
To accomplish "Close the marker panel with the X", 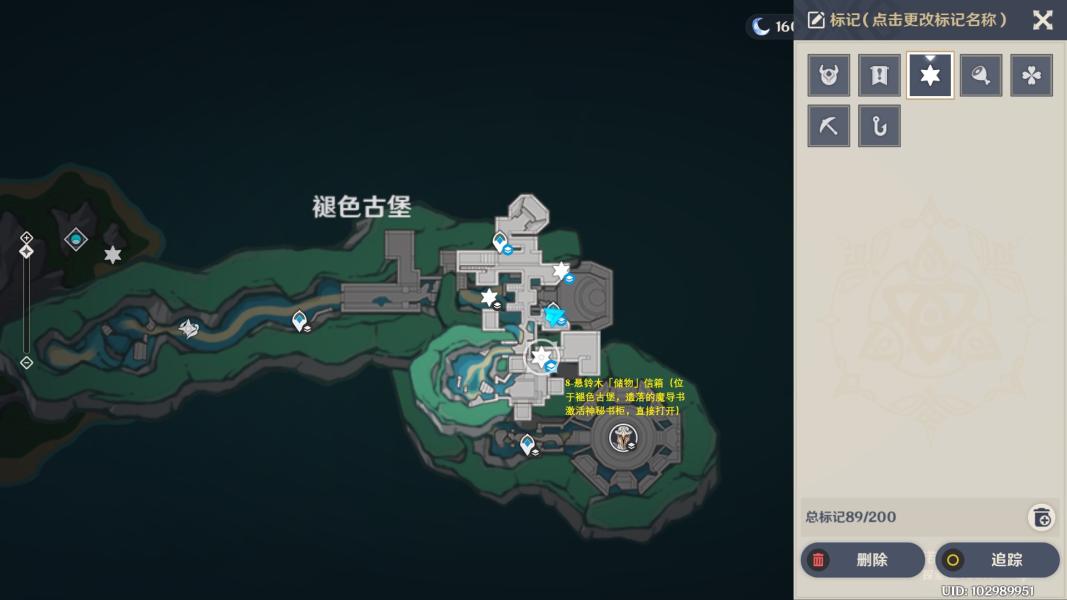I will pyautogui.click(x=1042, y=20).
